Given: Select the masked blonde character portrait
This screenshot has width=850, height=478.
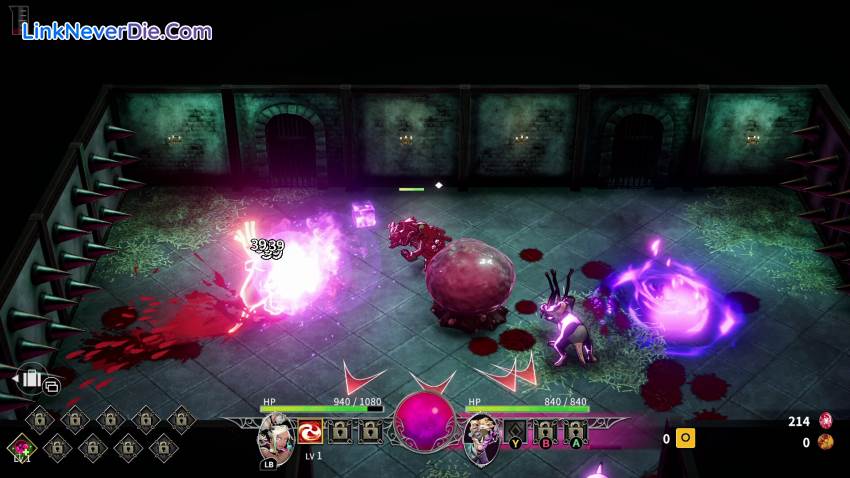Looking at the screenshot, I should click(482, 435).
